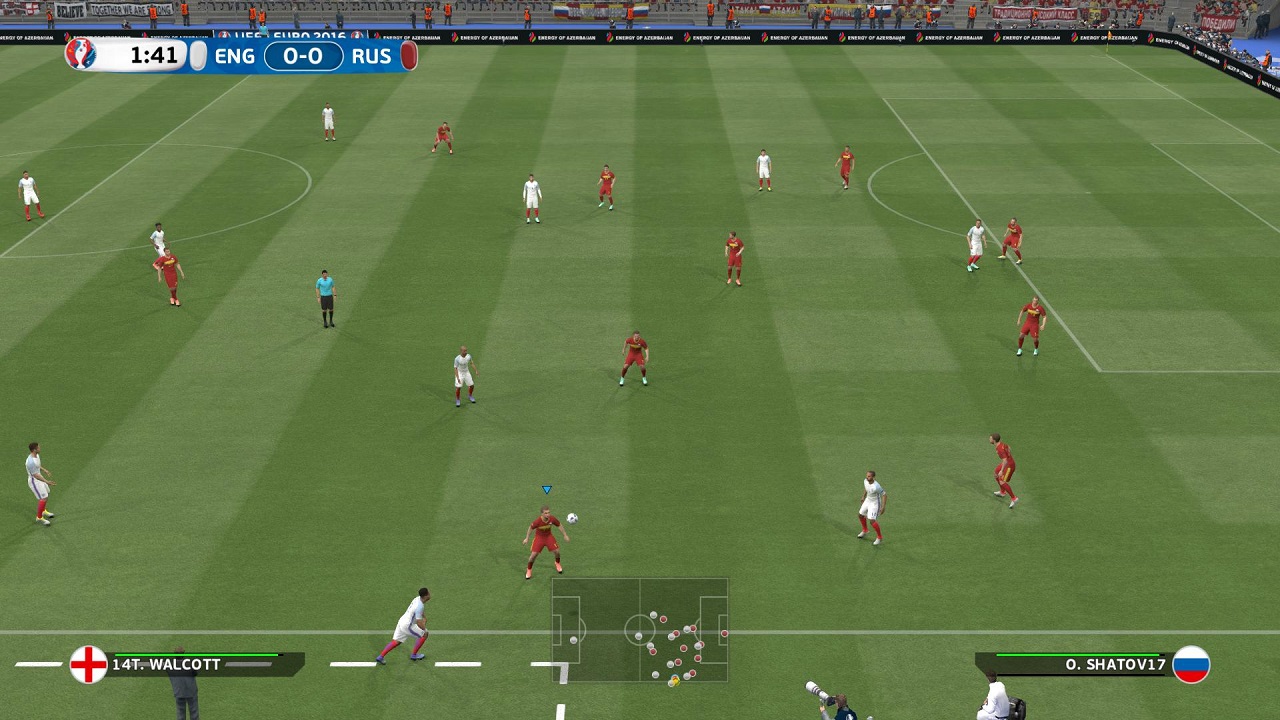Click the O. Shatov player name panel
1280x720 pixels.
pos(1075,664)
